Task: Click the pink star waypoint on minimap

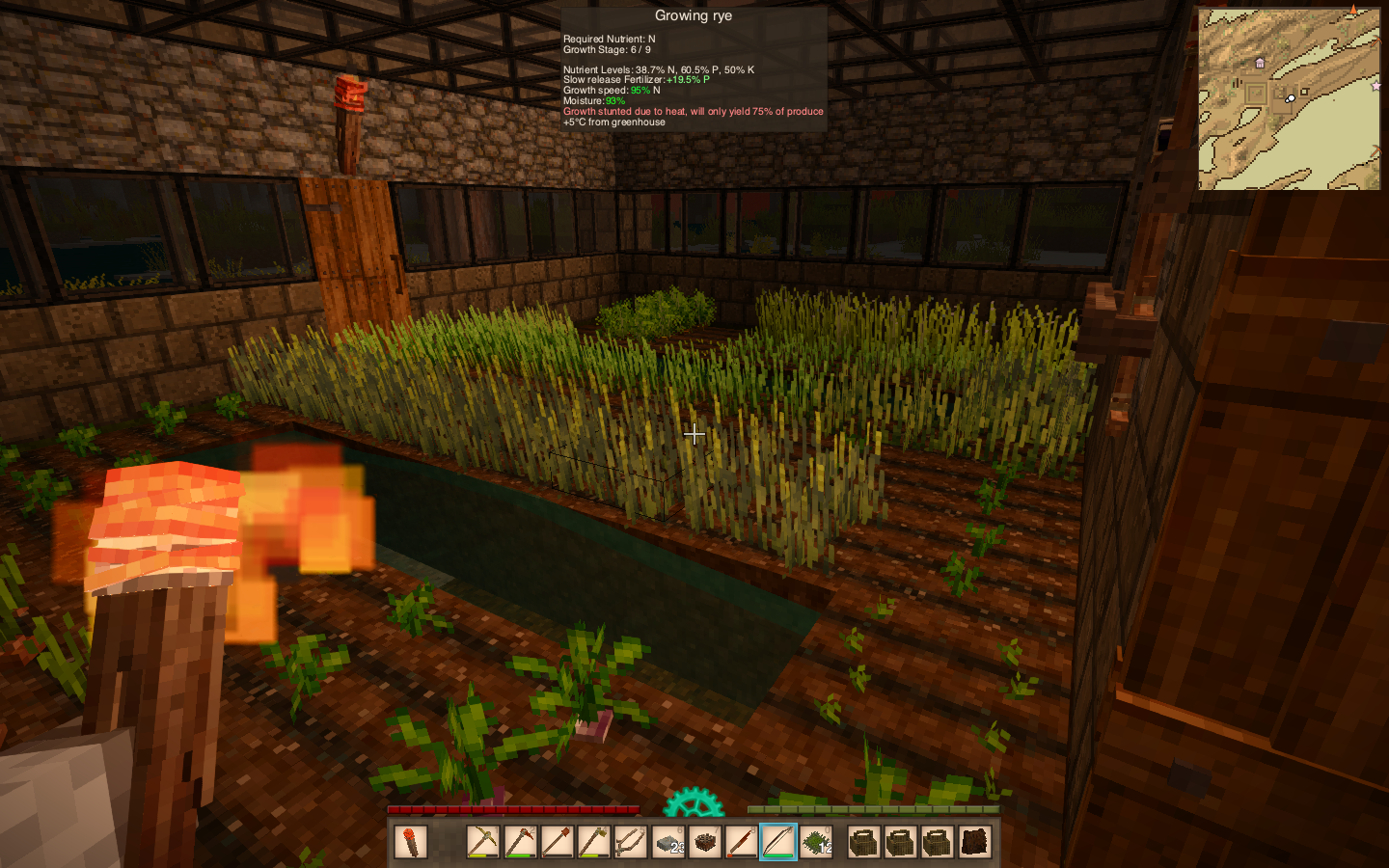Action: 1375,86
